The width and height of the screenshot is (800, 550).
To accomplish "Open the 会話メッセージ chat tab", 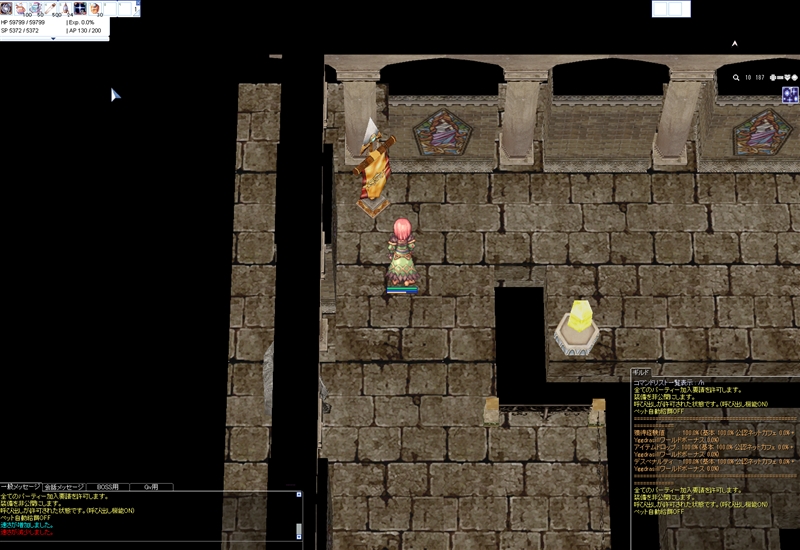I will click(64, 487).
